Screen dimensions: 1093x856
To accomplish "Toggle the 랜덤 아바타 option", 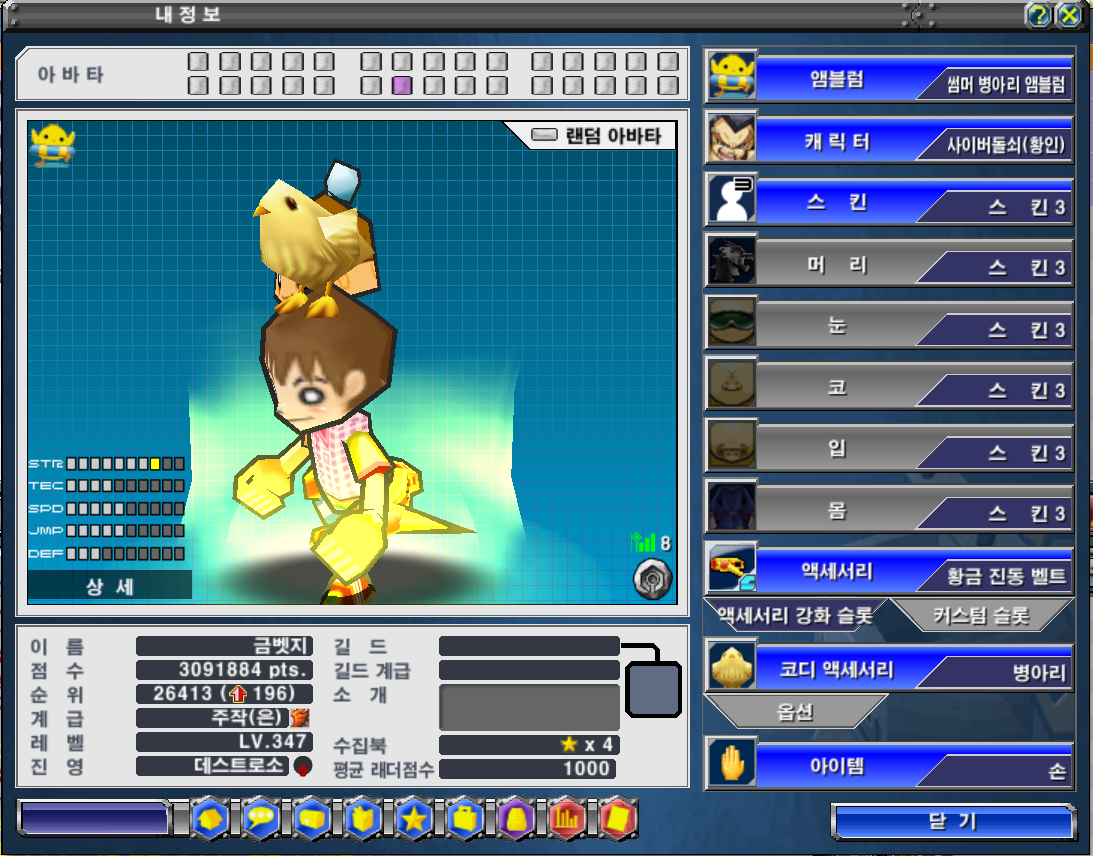I will (x=545, y=136).
